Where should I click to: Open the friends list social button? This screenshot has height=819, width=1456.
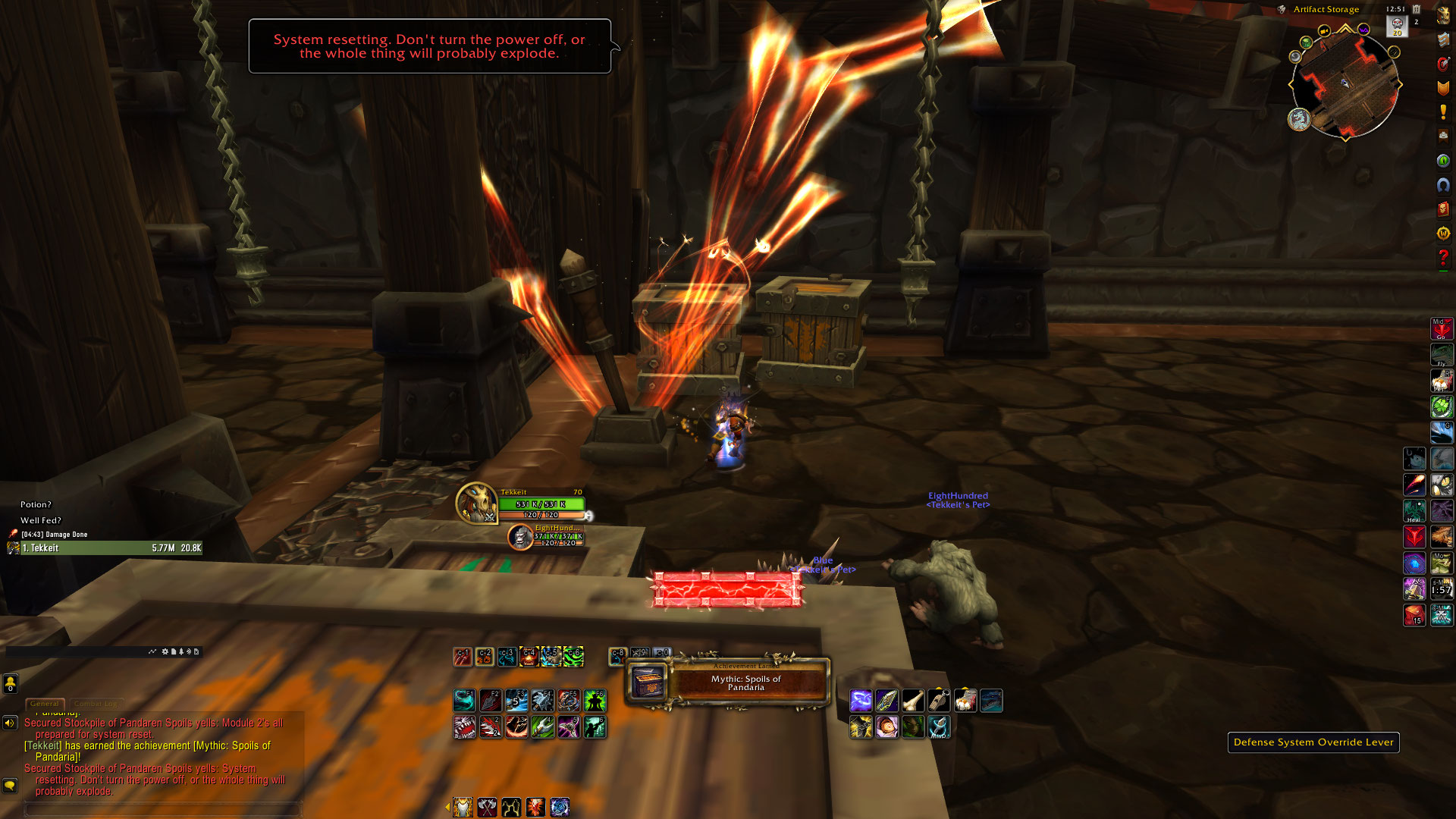[x=10, y=683]
